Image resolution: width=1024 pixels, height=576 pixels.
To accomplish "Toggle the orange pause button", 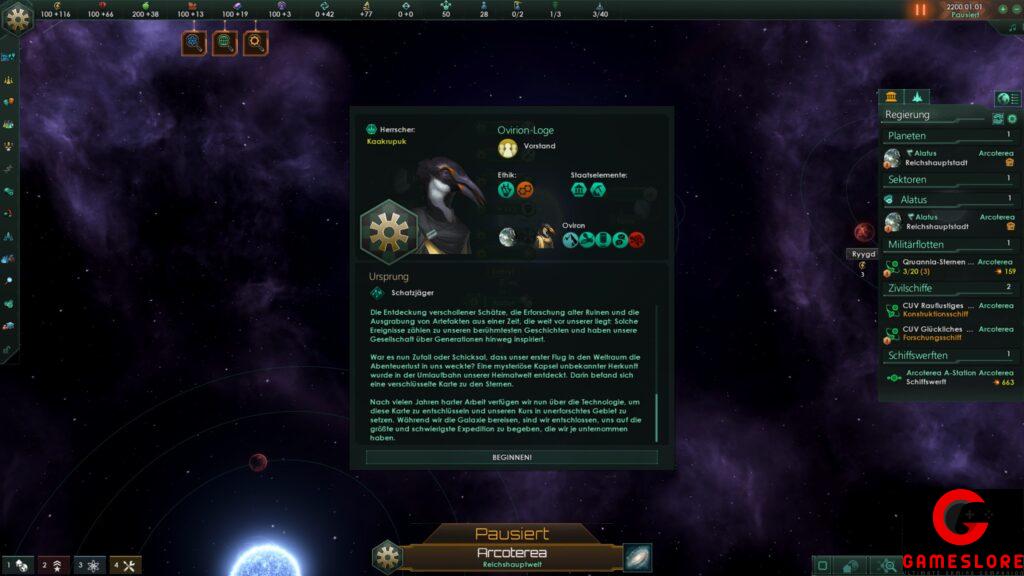I will click(920, 10).
